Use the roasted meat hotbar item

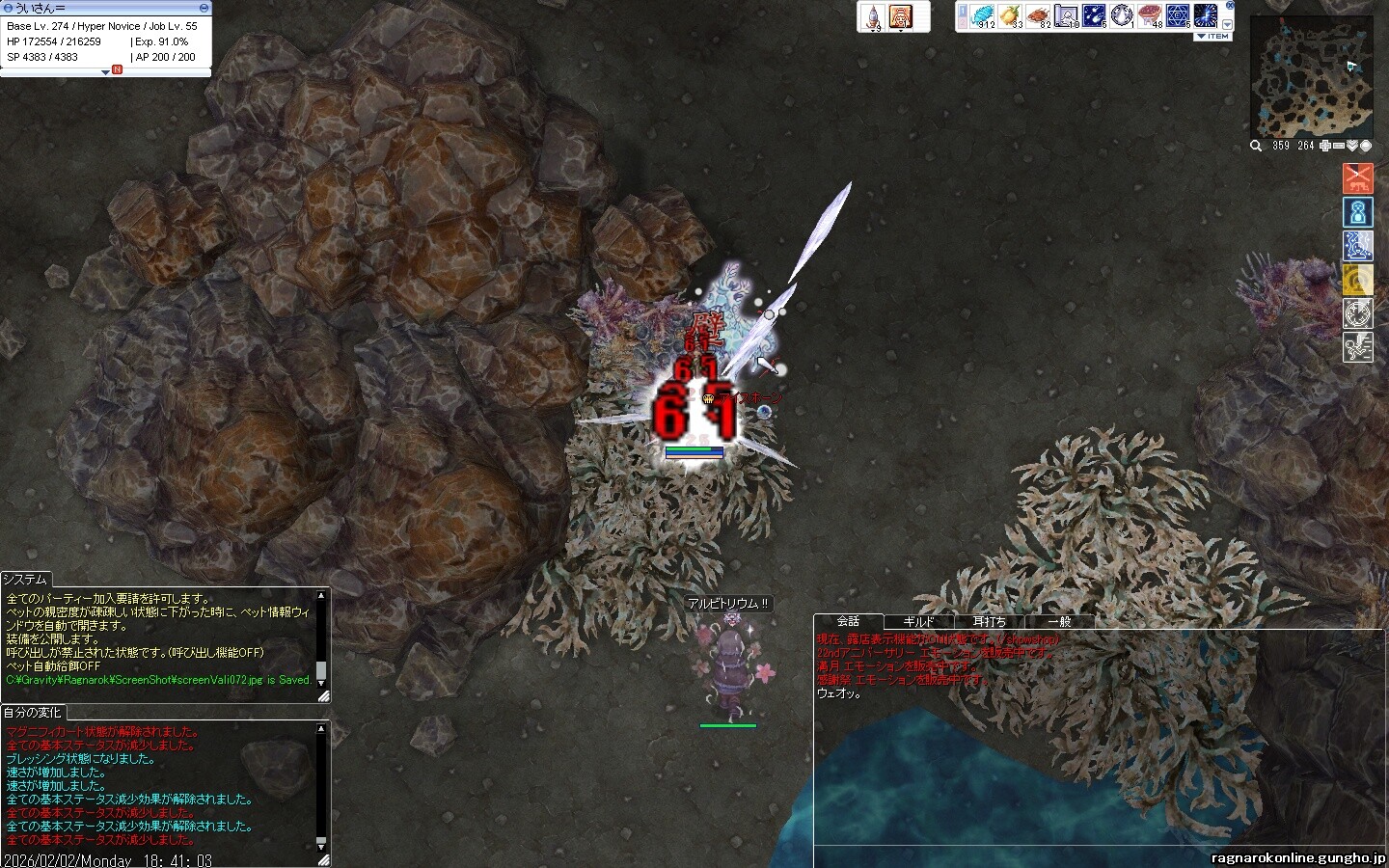[x=1038, y=15]
